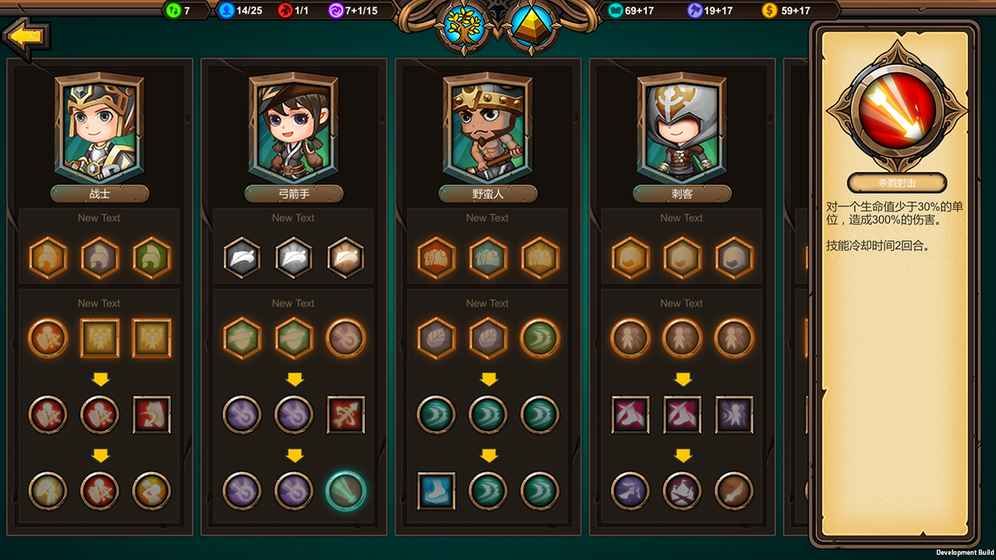Image resolution: width=996 pixels, height=560 pixels.
Task: Pick the green swirl skill with orange ring
Action: (540, 338)
